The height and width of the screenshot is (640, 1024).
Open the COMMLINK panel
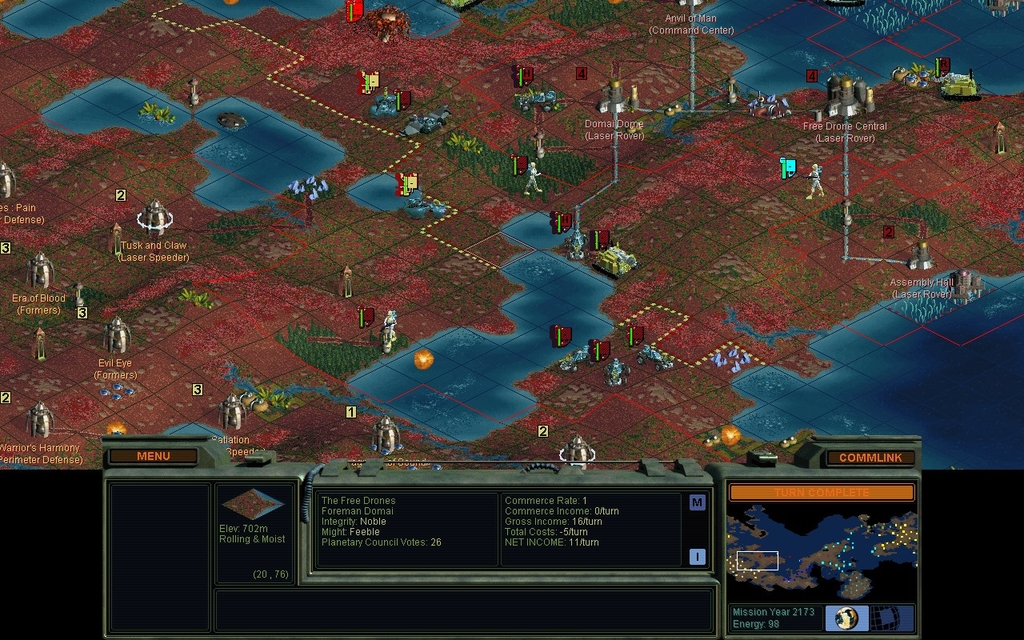[870, 457]
